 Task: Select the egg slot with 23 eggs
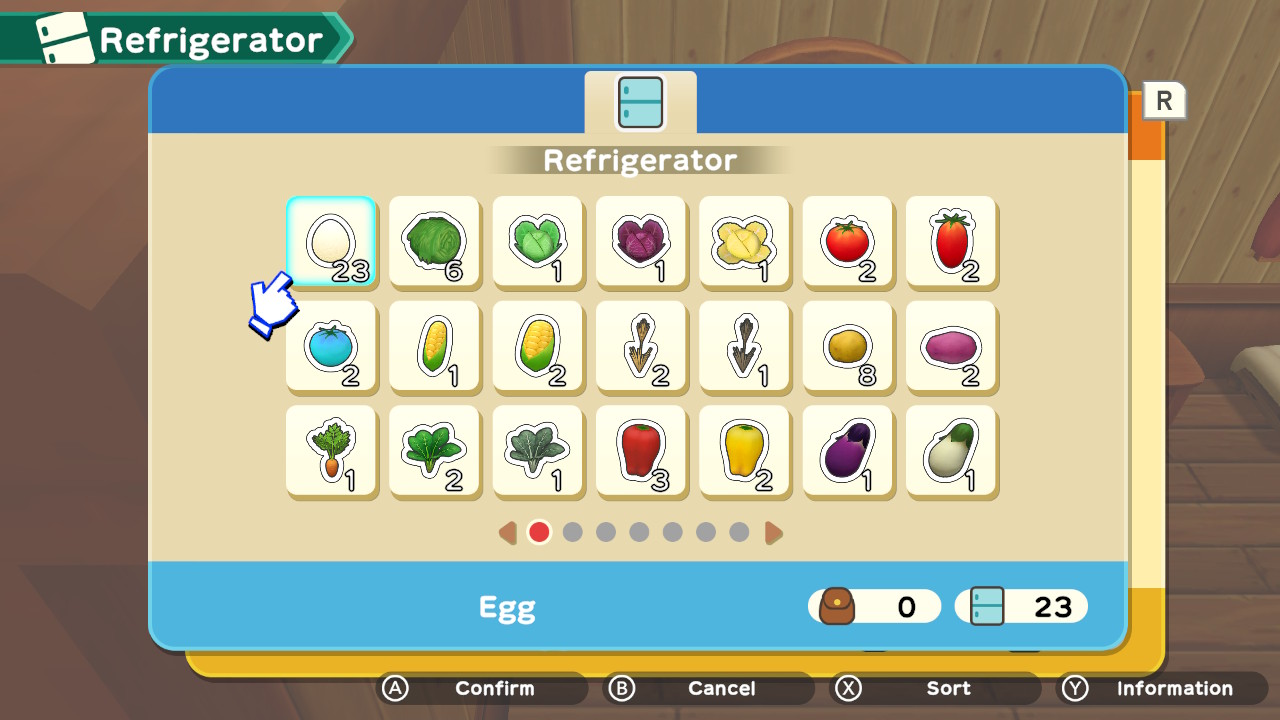pos(331,241)
